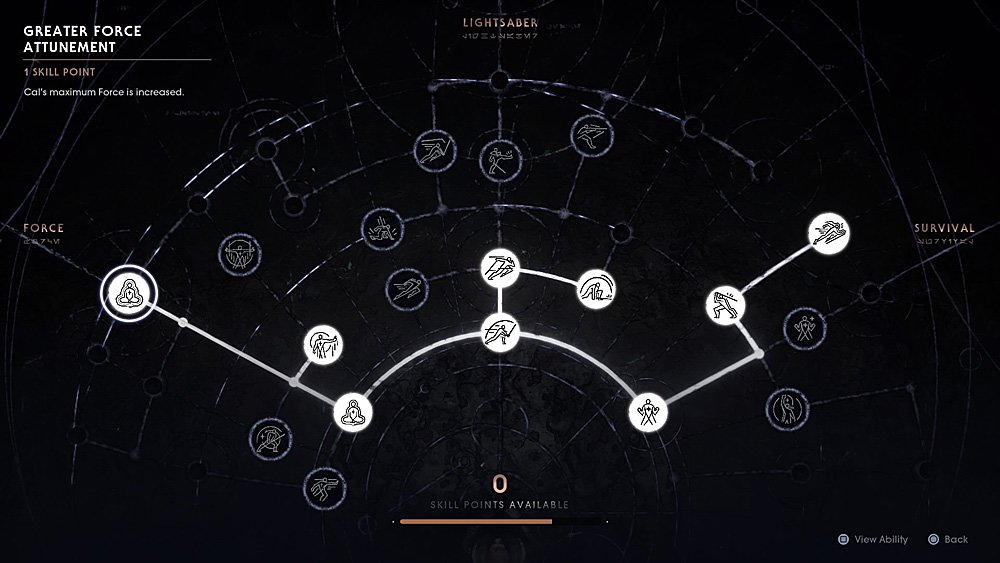
Task: Select the locked skill with rays striking a kneeling figure
Action: pyautogui.click(x=381, y=228)
